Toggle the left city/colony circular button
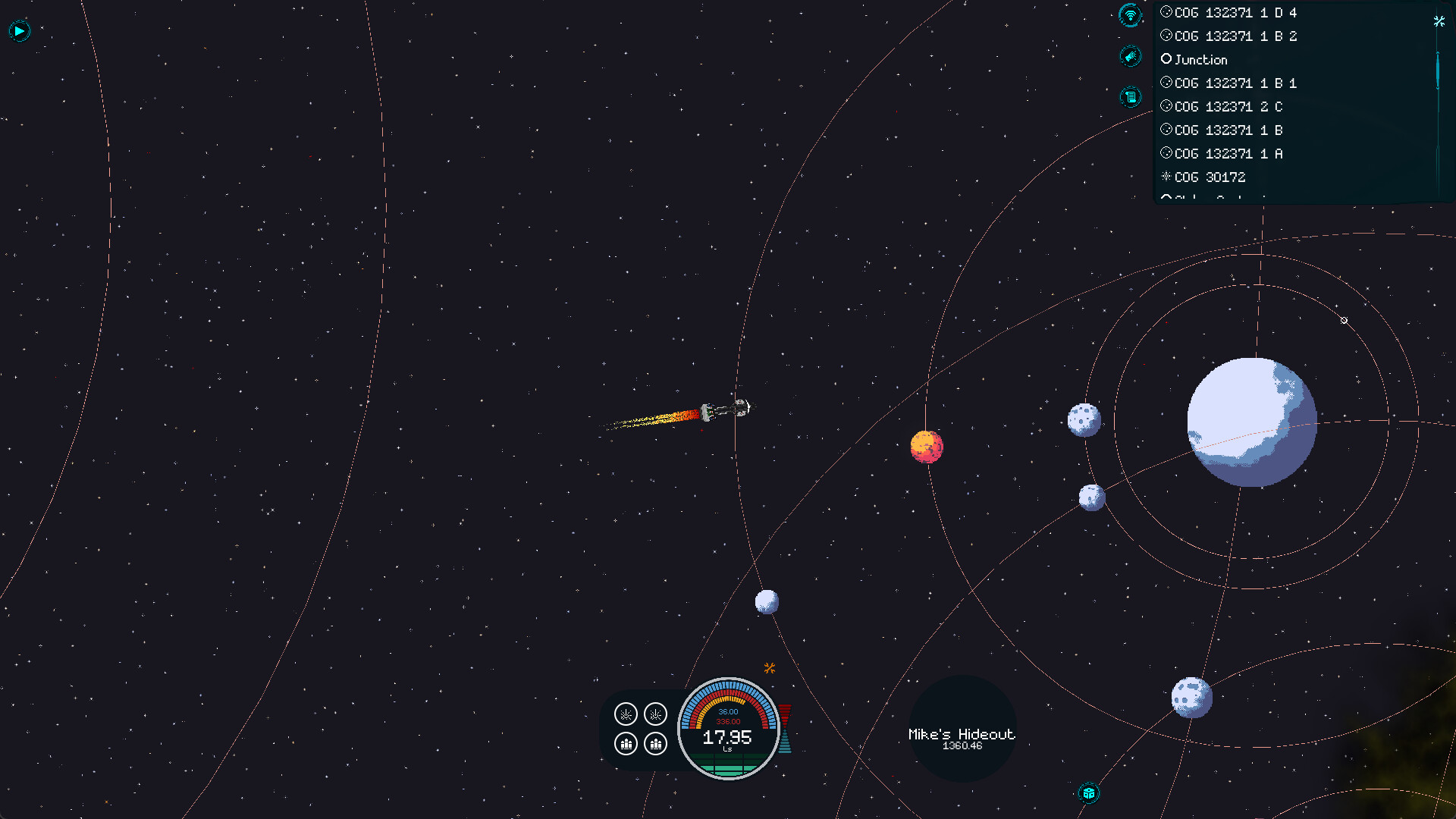The image size is (1456, 819). (625, 744)
